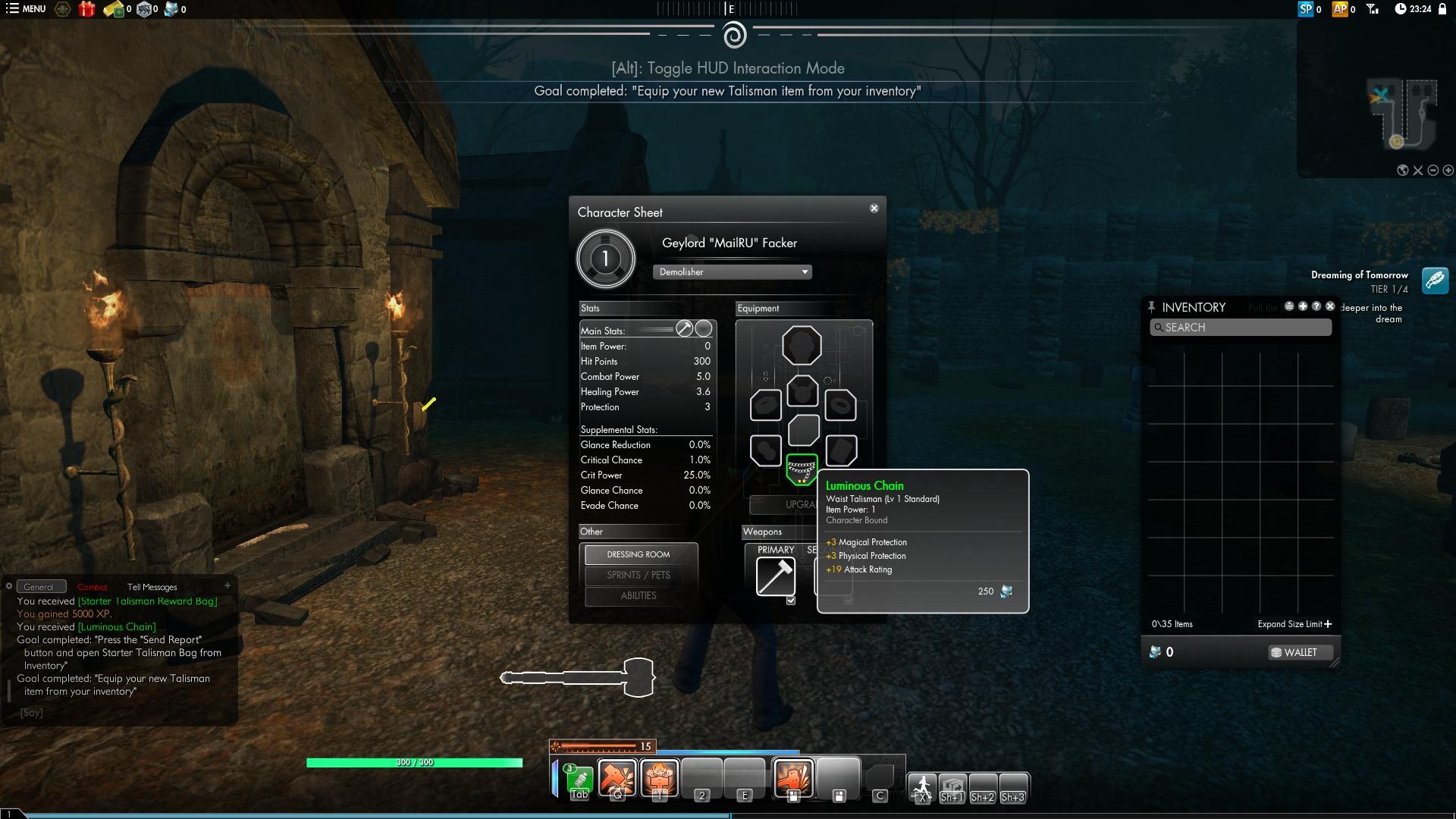Click the plus icon on the chat tab bar
The width and height of the screenshot is (1456, 819).
click(227, 585)
